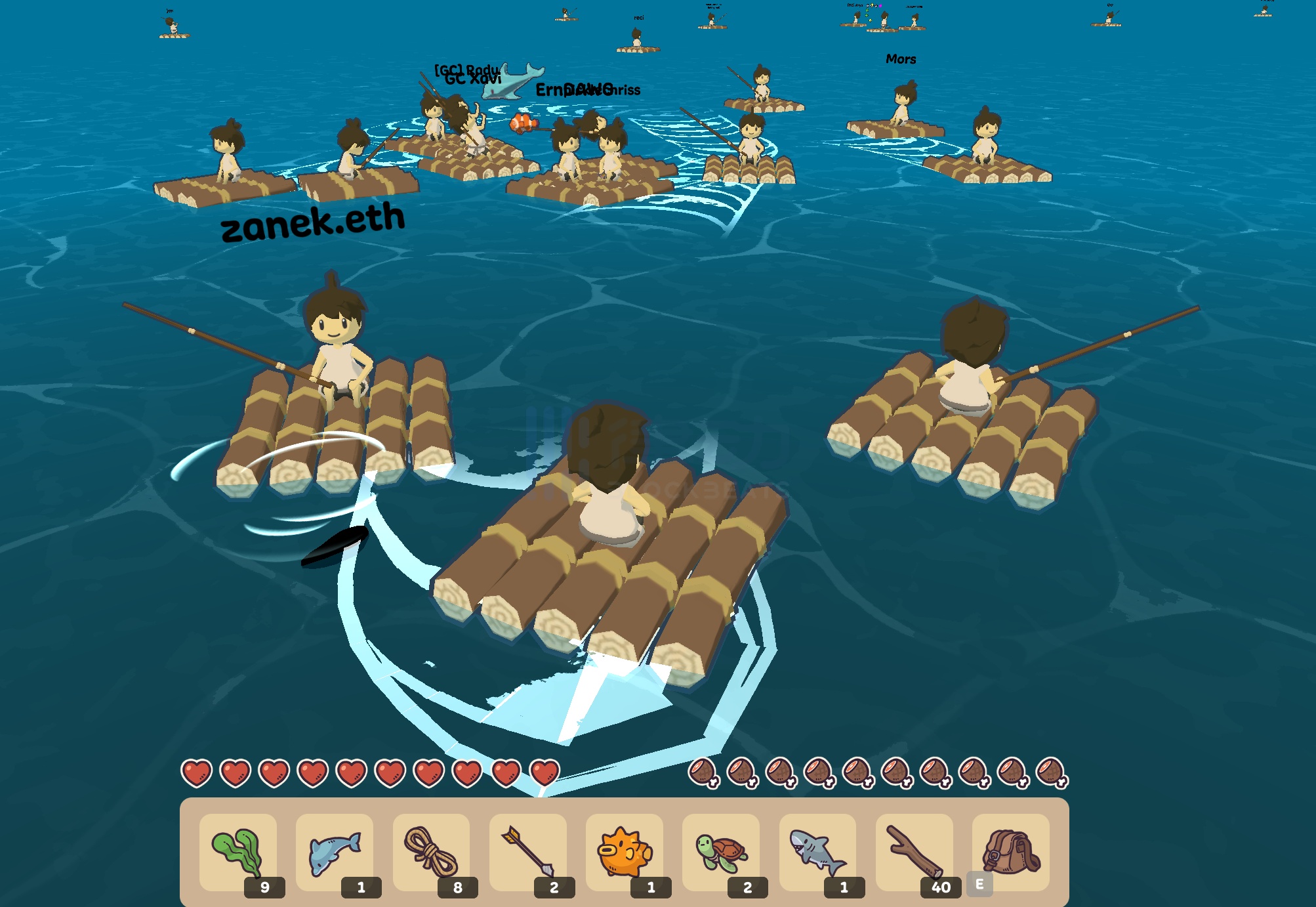This screenshot has height=907, width=1316.
Task: Click the E key label on the backpack slot
Action: tap(980, 883)
